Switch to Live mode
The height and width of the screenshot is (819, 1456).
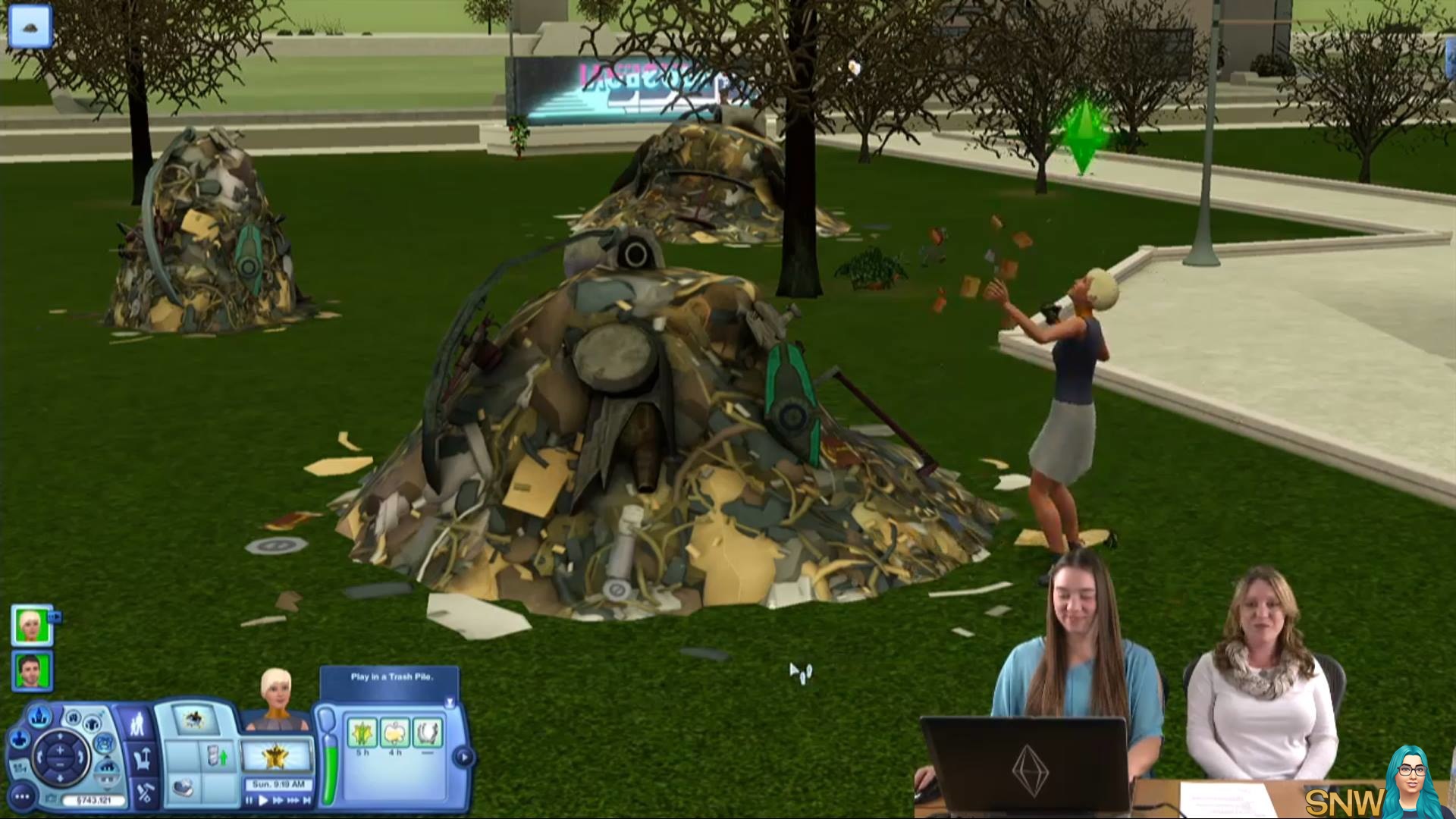click(137, 724)
